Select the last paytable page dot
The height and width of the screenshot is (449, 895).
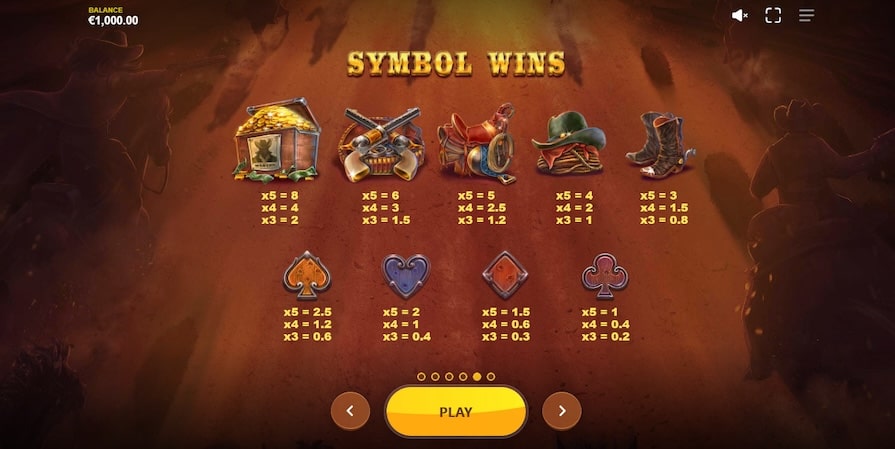(491, 376)
